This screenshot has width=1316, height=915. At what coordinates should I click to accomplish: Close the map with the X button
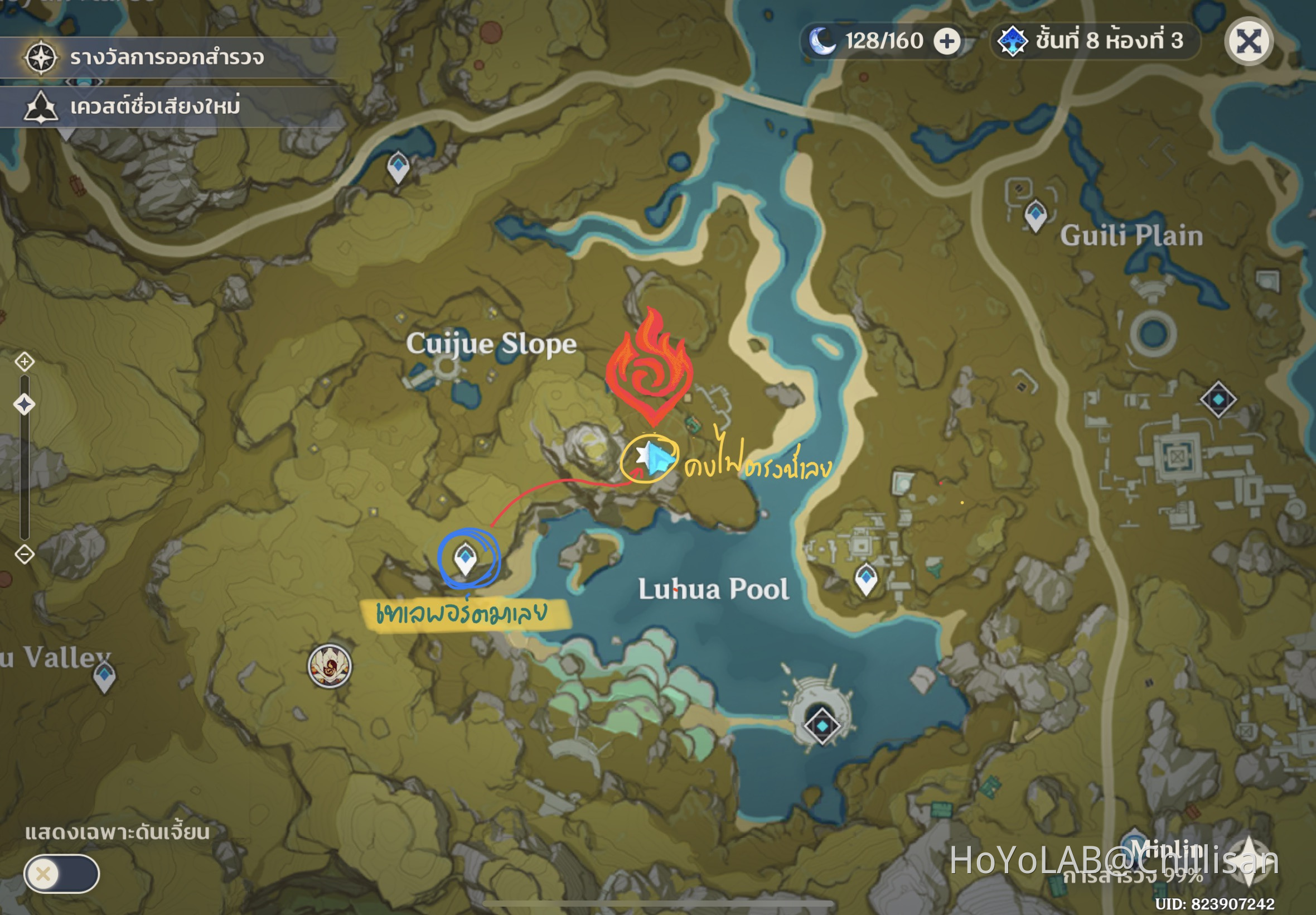pos(1249,41)
